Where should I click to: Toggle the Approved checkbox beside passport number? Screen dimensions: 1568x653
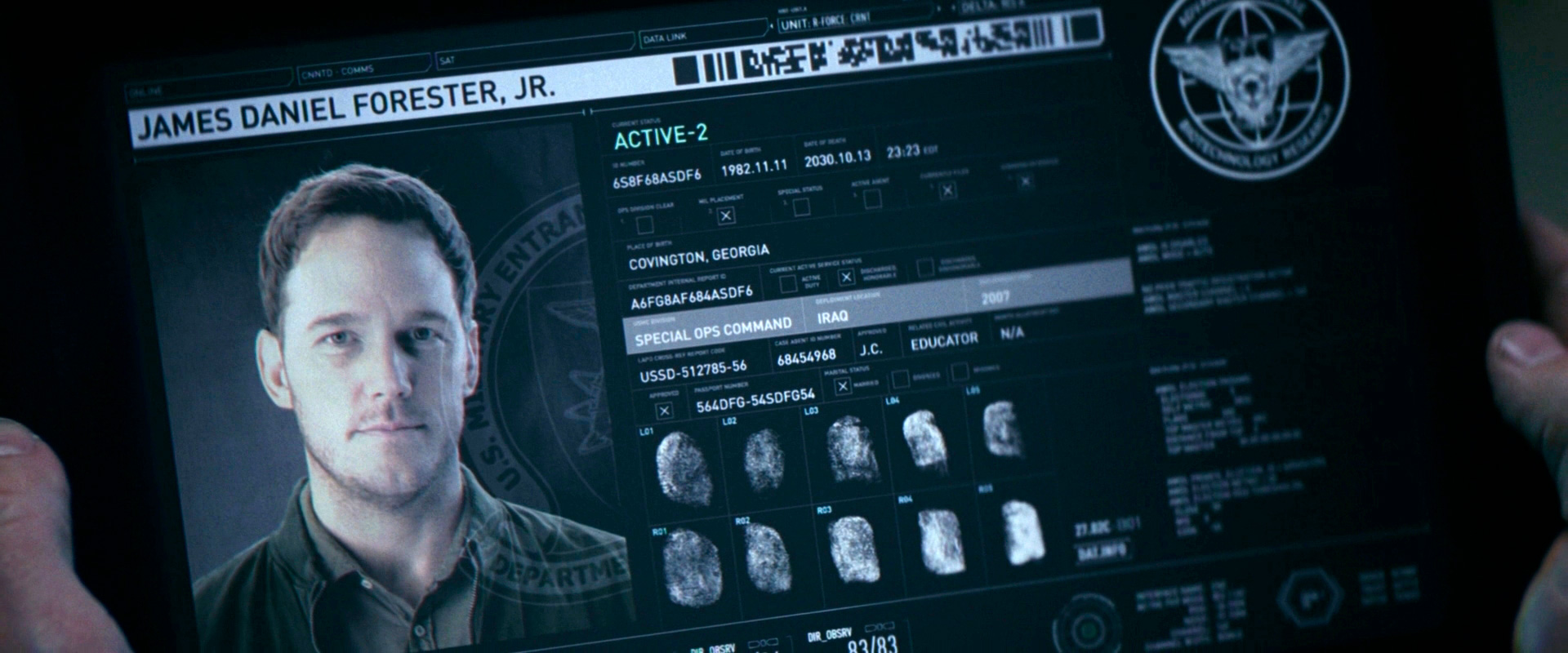tap(665, 411)
